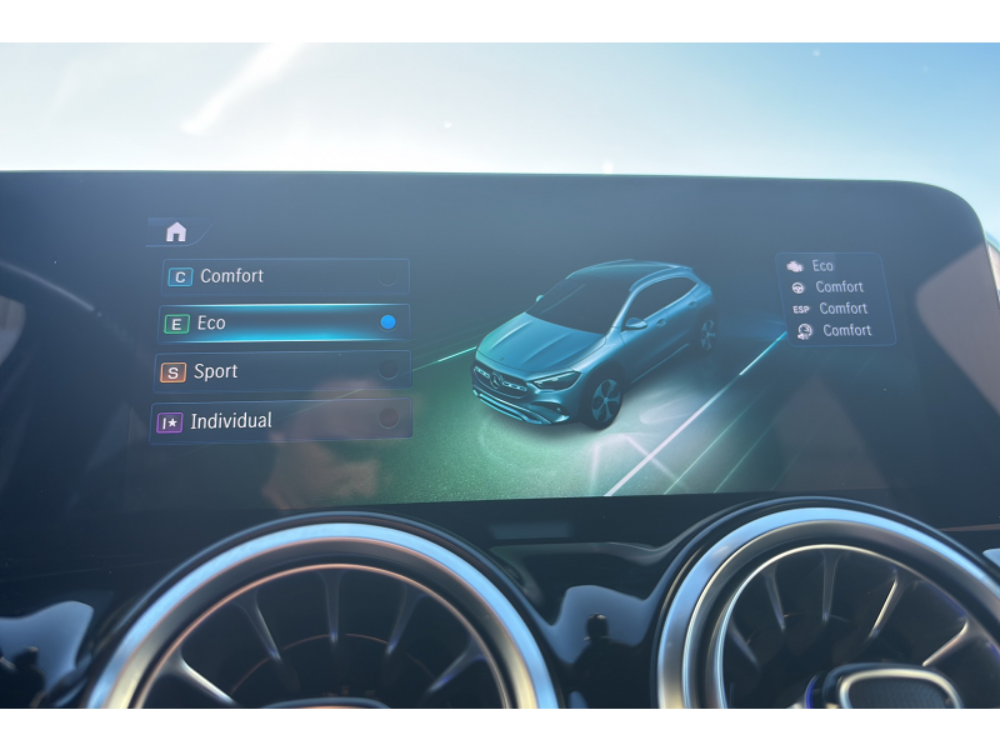Choose the Eco drive mode

click(284, 323)
